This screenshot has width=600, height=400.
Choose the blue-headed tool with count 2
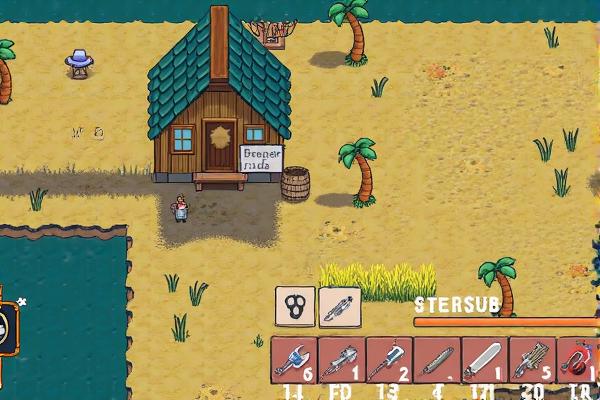coord(389,360)
